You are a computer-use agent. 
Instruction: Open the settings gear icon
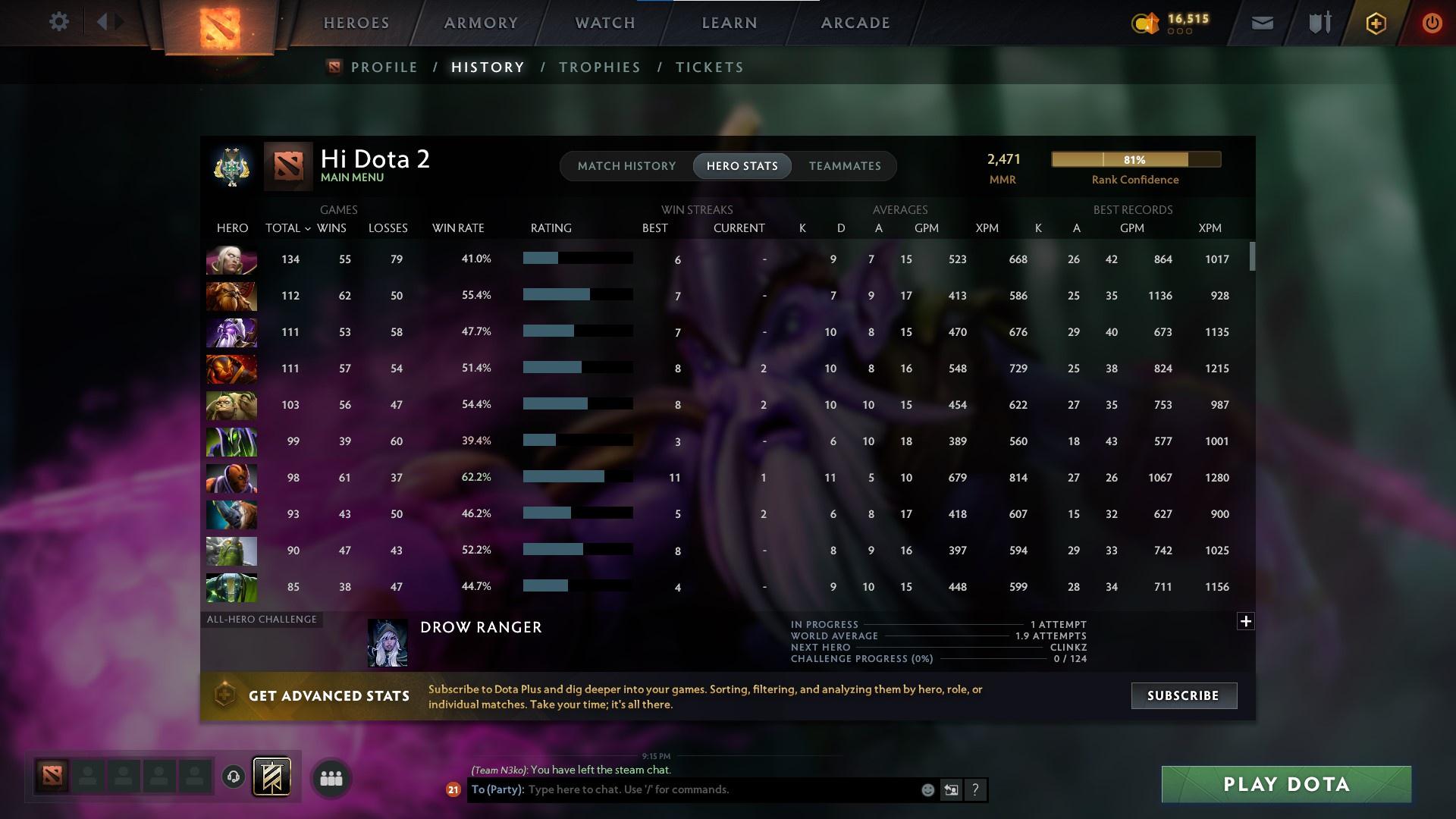[59, 22]
